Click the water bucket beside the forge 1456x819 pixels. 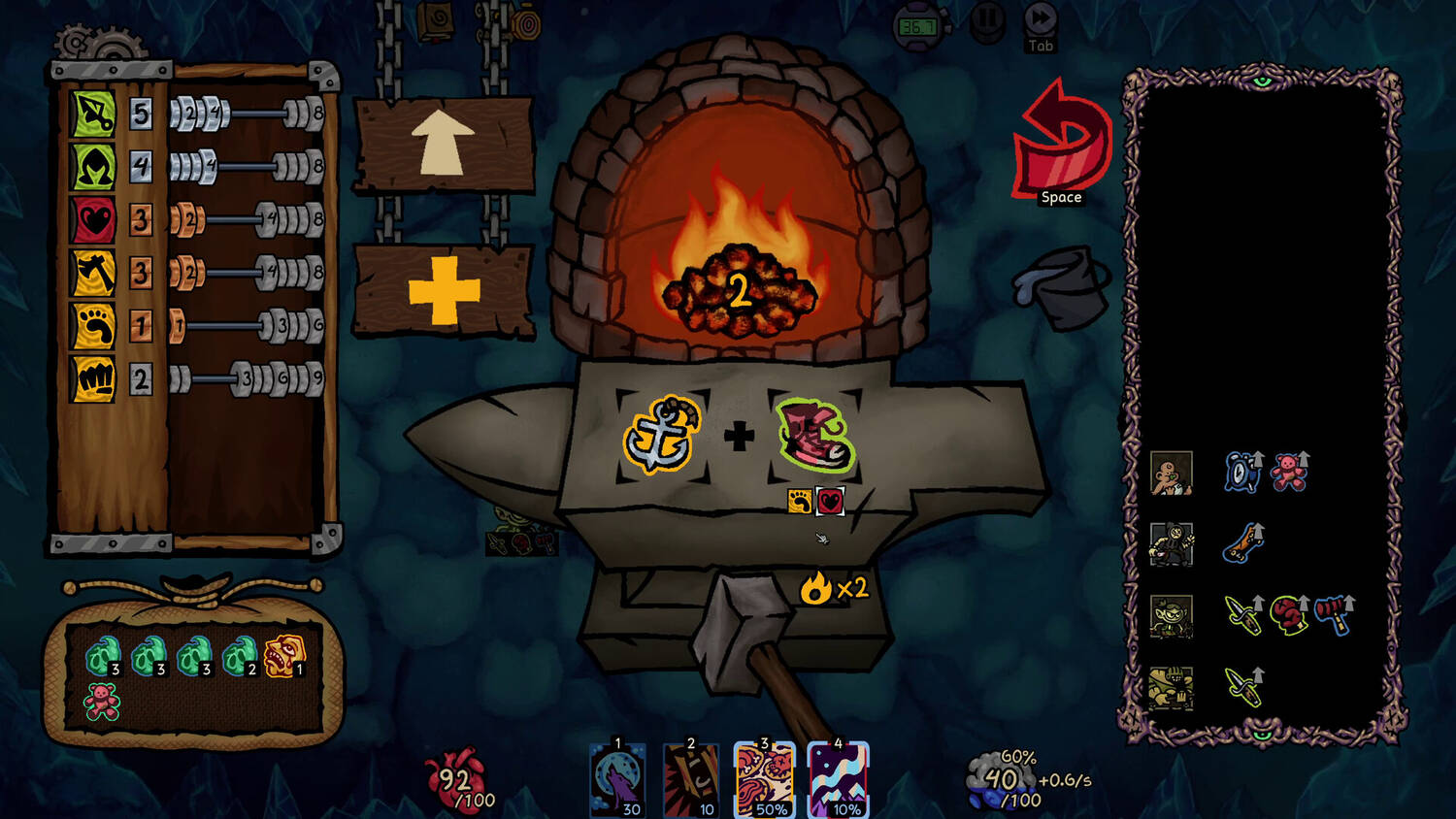pos(1062,287)
